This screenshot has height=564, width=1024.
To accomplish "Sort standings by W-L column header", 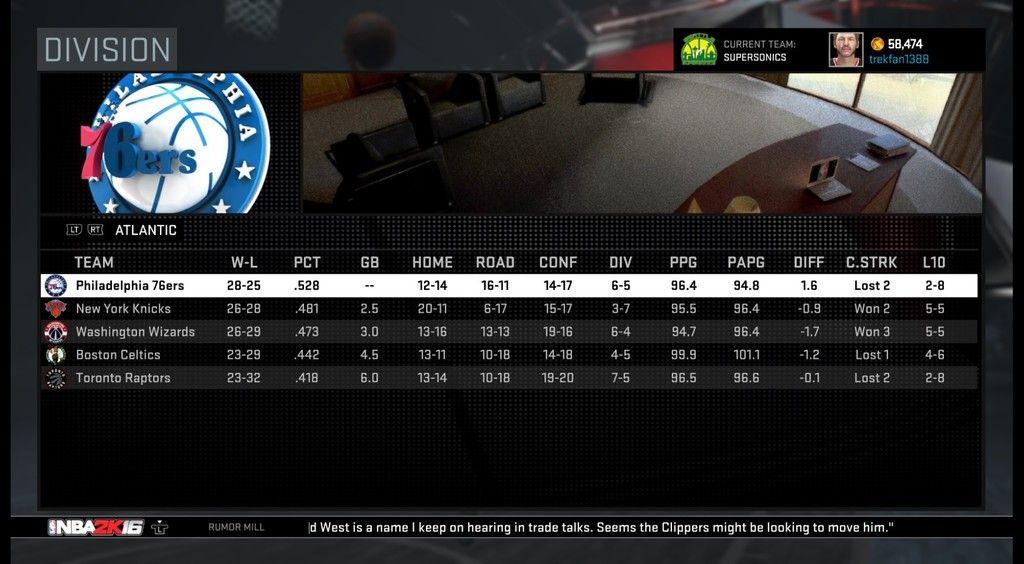I will (x=245, y=263).
